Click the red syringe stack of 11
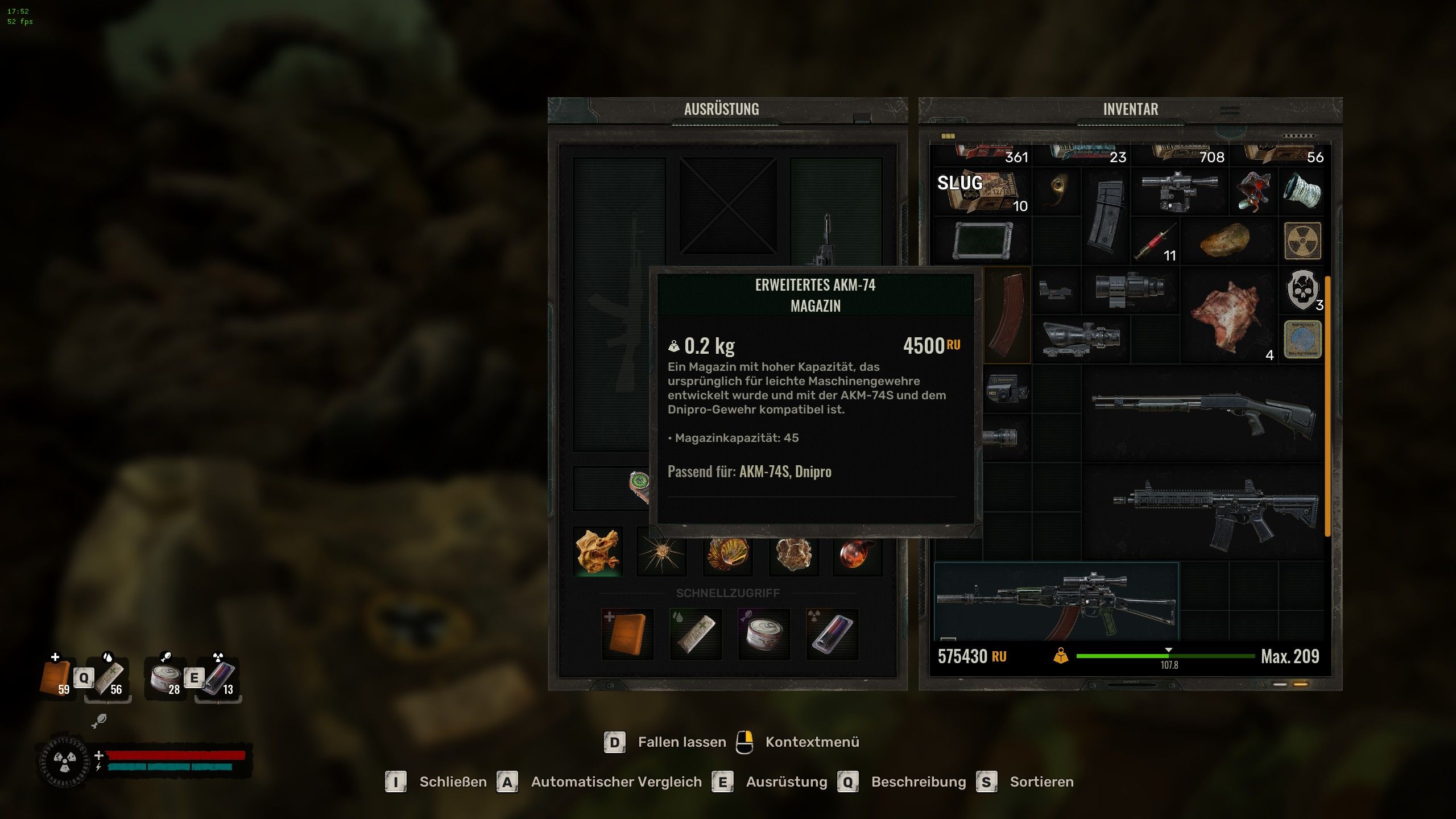Image resolution: width=1456 pixels, height=819 pixels. (x=1155, y=241)
